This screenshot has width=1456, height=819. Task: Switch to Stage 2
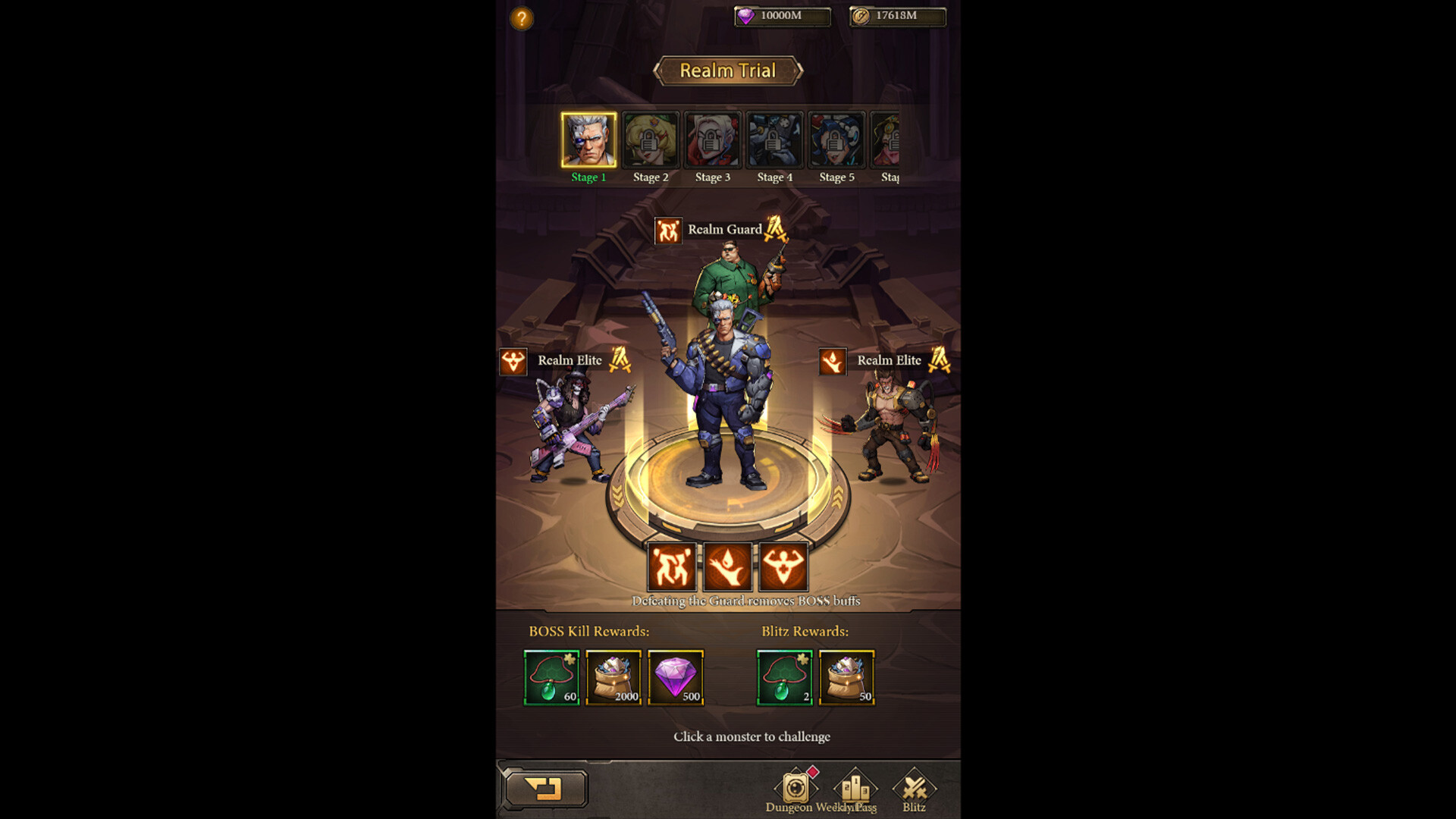coord(651,140)
